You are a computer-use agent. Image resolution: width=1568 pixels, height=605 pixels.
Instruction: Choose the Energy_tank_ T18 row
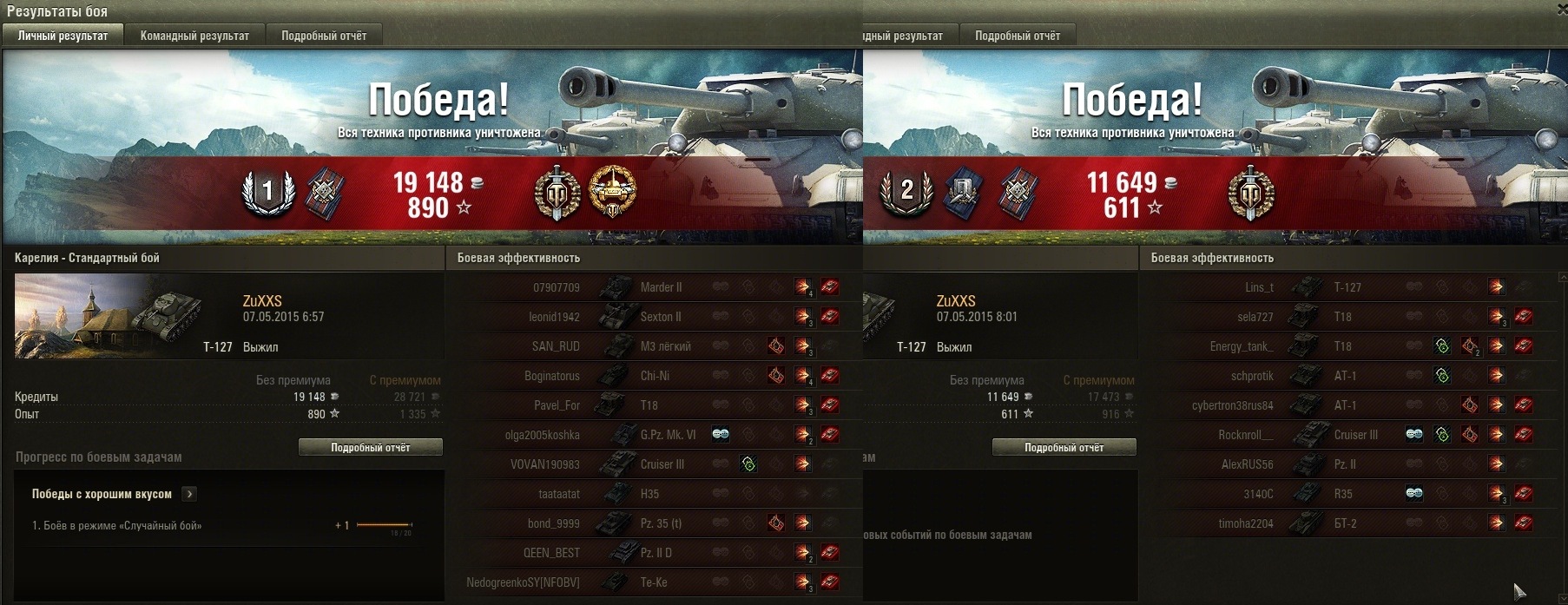click(x=1346, y=346)
